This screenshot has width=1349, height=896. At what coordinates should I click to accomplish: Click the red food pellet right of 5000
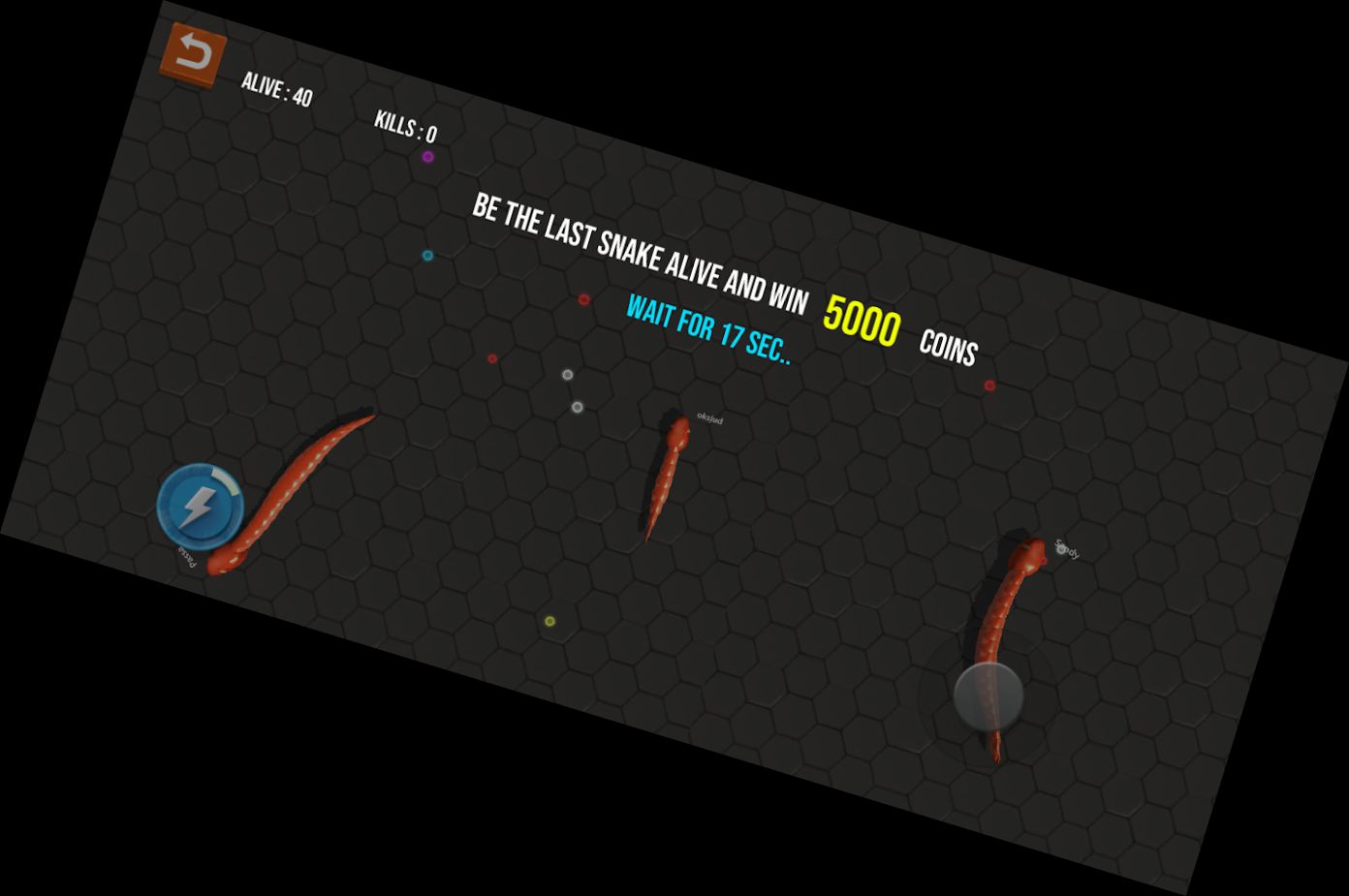pyautogui.click(x=989, y=385)
